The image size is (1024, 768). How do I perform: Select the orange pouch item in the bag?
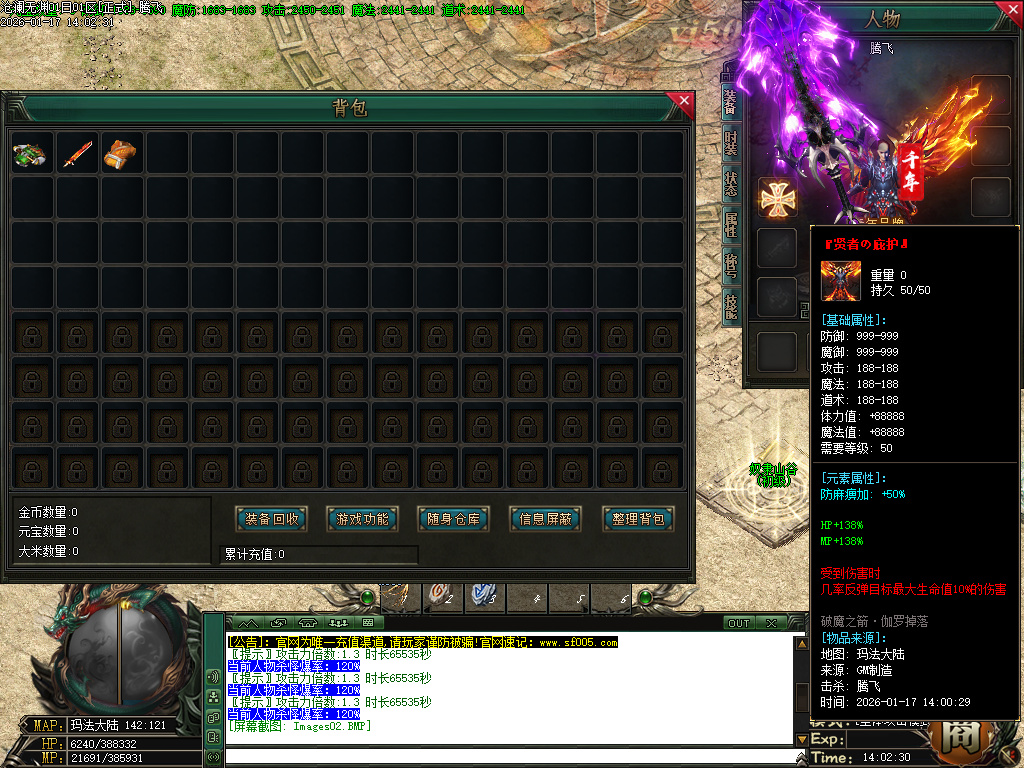120,154
